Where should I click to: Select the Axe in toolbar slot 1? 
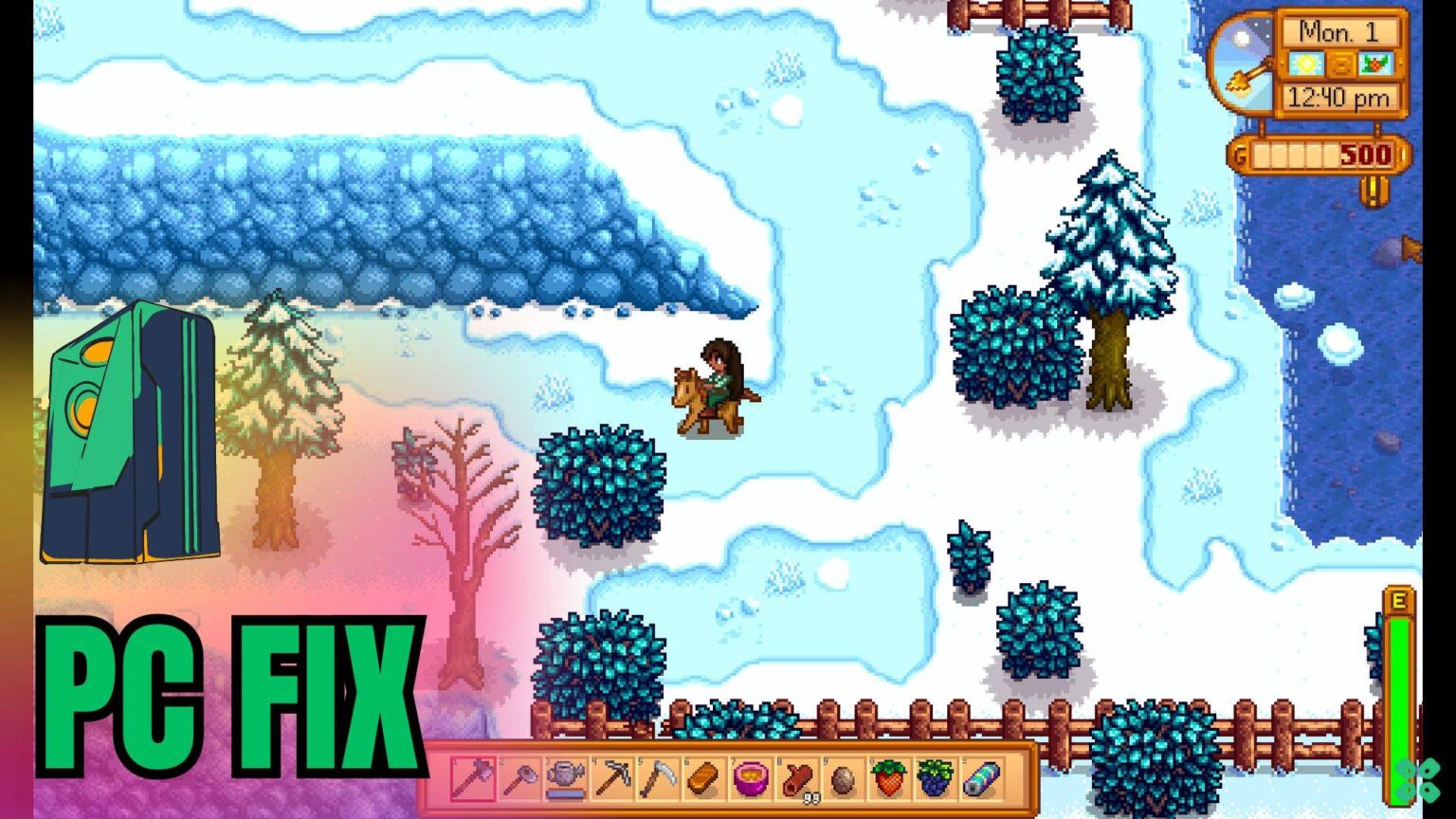pos(471,777)
